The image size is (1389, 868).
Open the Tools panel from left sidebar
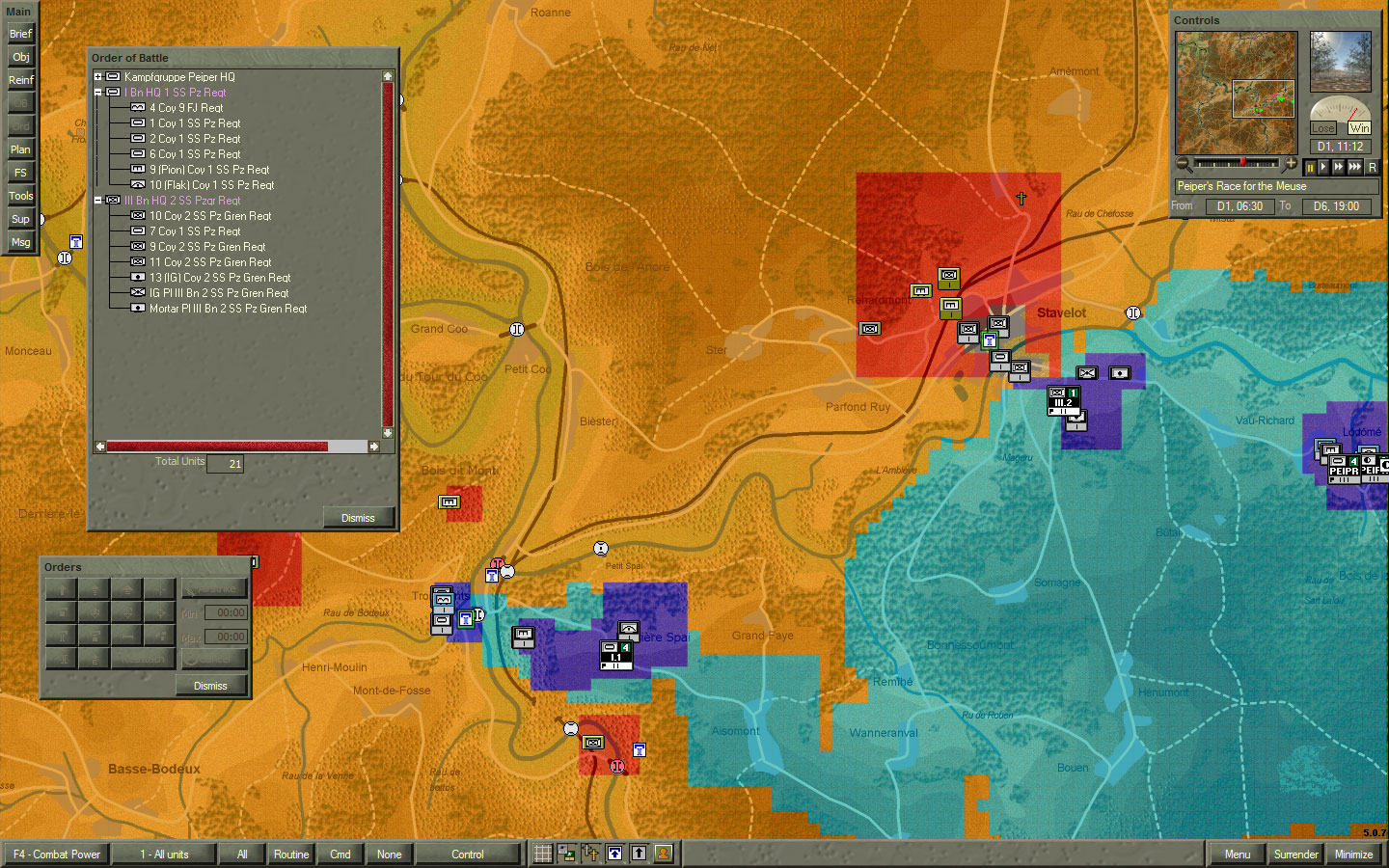(x=19, y=195)
